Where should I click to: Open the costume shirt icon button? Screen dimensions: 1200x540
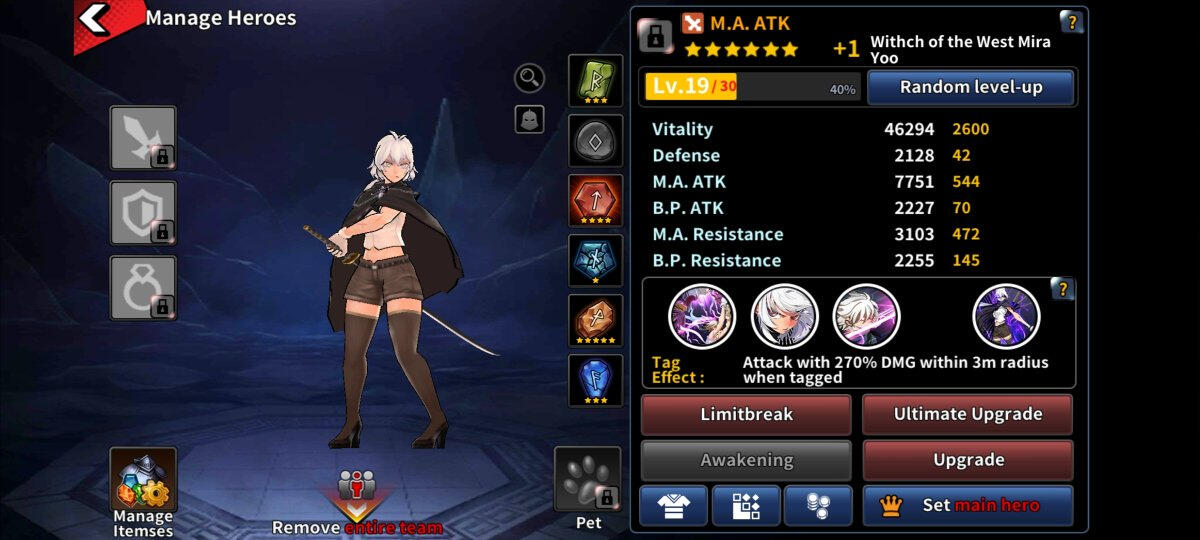[673, 506]
